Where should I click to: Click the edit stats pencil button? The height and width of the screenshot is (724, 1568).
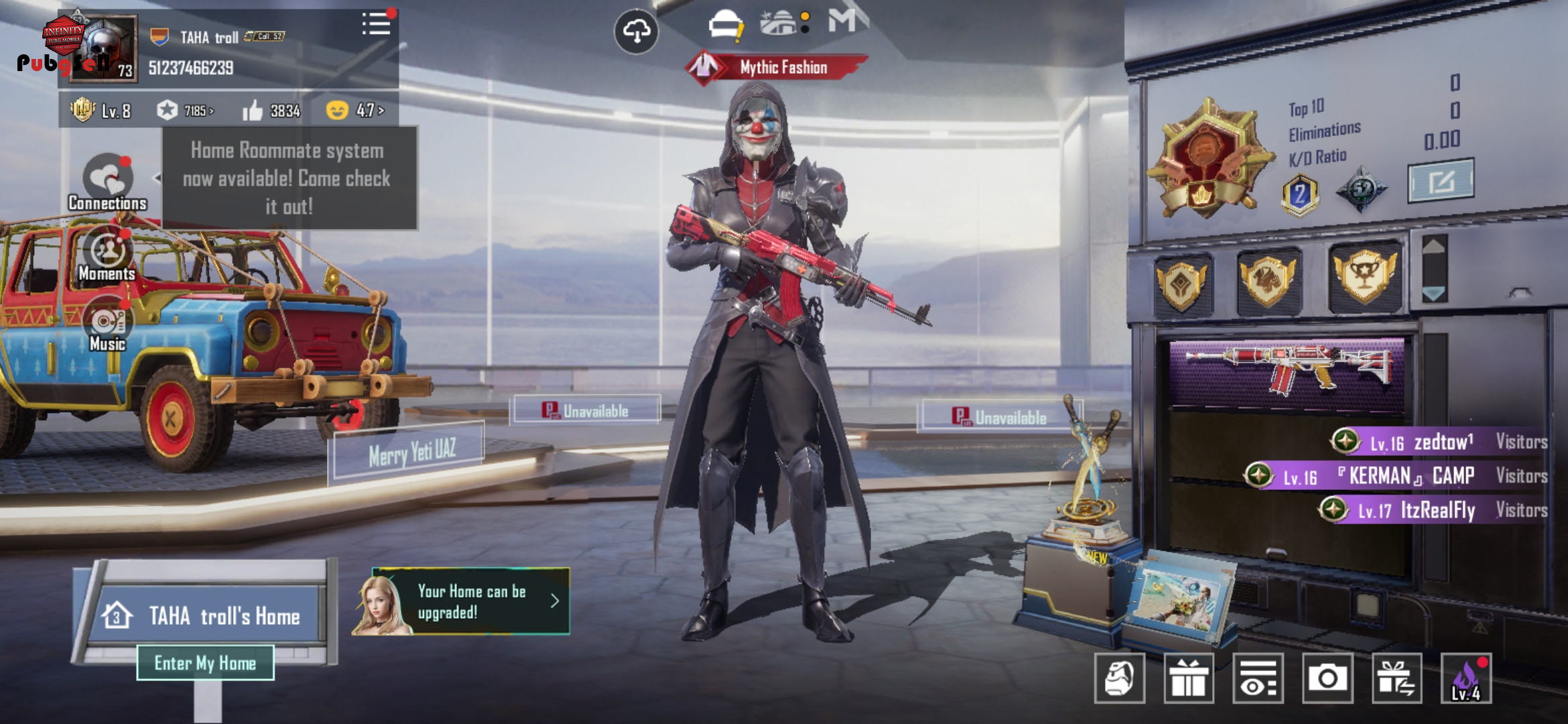tap(1440, 180)
